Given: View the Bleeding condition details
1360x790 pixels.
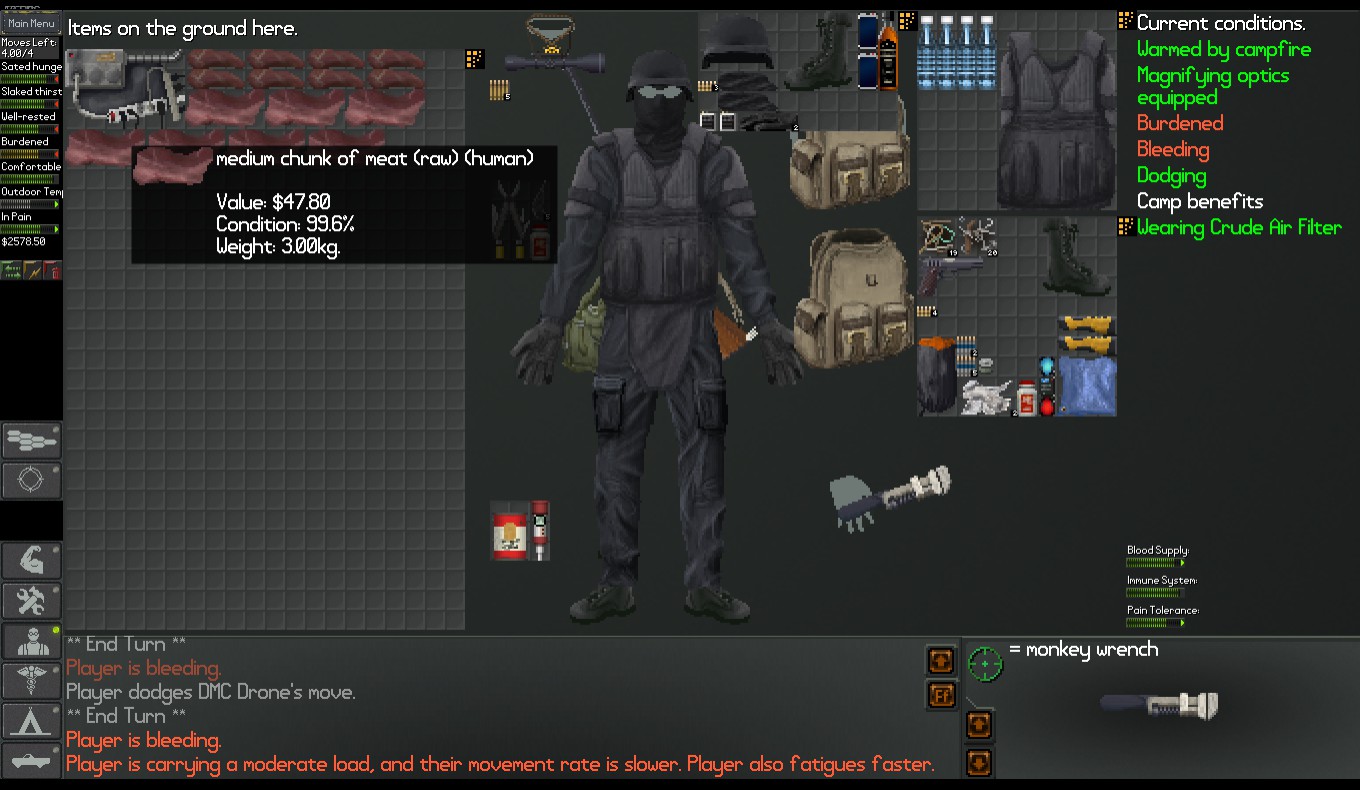Looking at the screenshot, I should pyautogui.click(x=1172, y=148).
